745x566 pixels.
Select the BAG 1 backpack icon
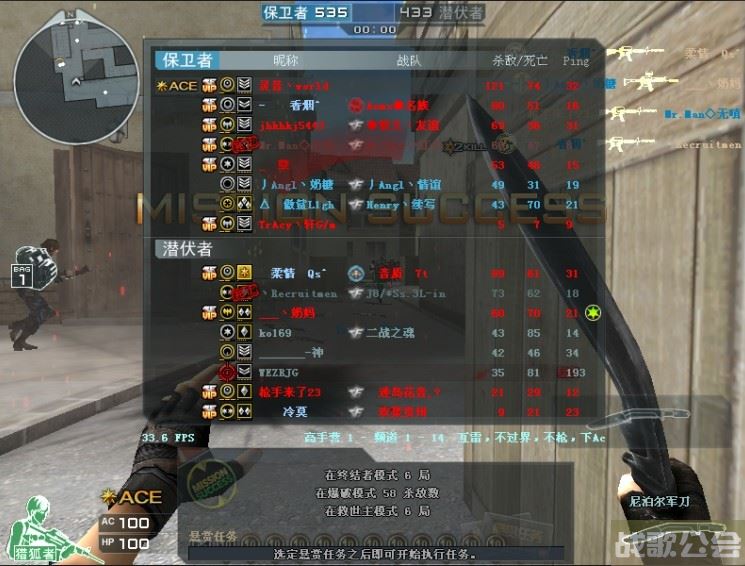pos(22,276)
